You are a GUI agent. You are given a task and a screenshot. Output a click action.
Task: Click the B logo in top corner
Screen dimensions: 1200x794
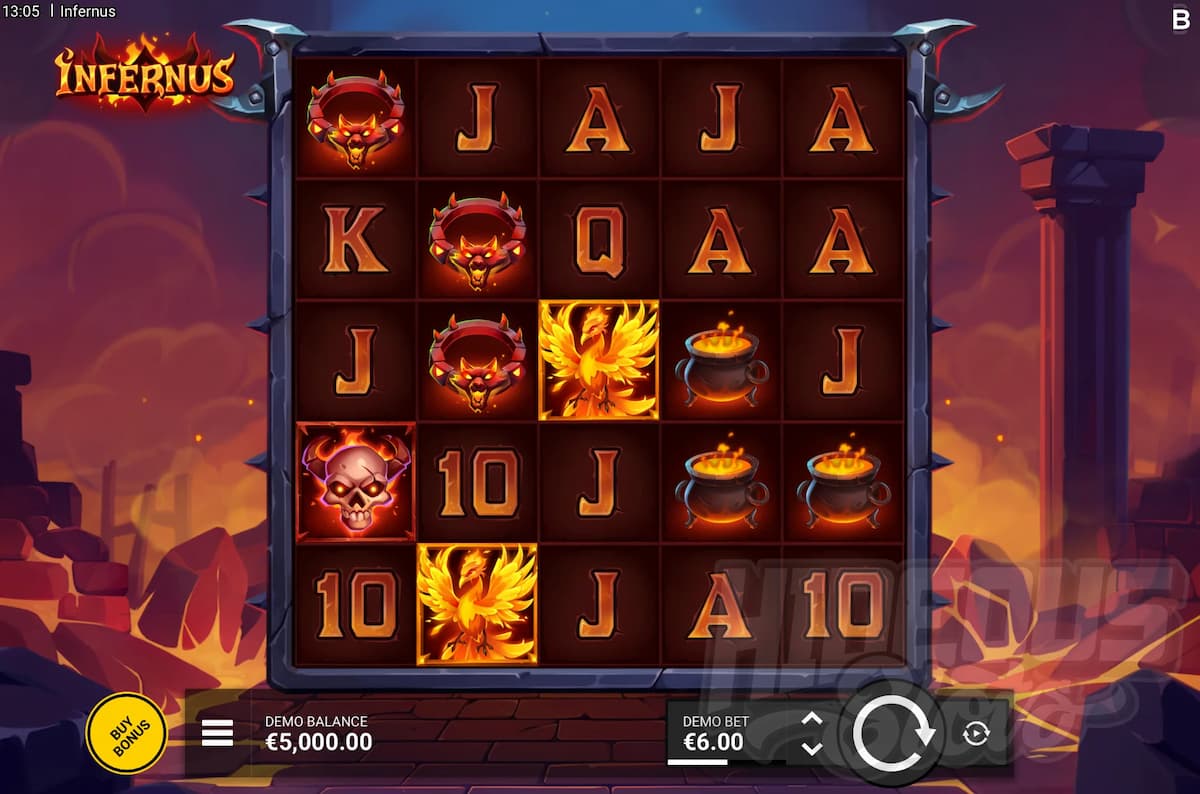coord(1180,17)
